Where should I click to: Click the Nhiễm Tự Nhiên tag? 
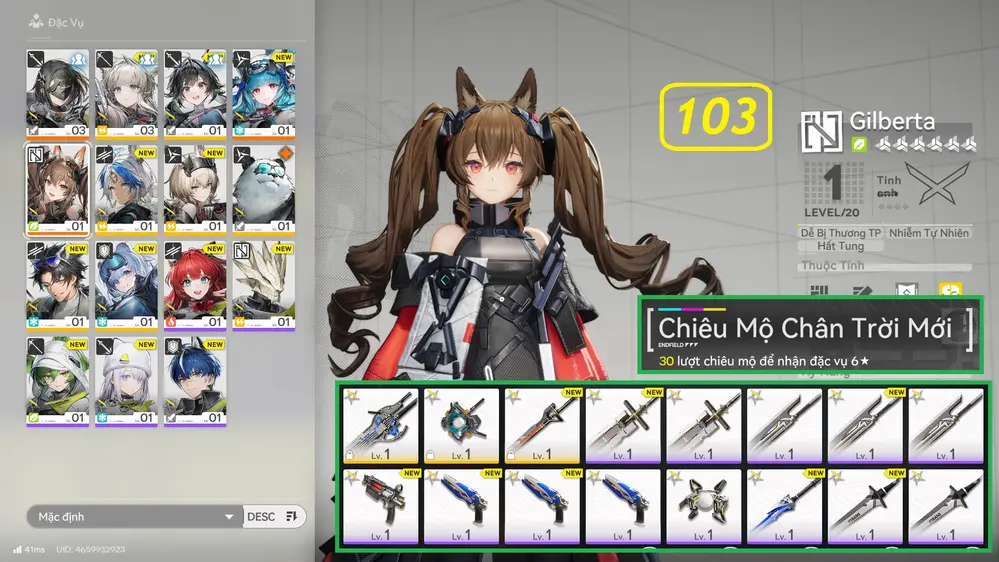pyautogui.click(x=929, y=233)
